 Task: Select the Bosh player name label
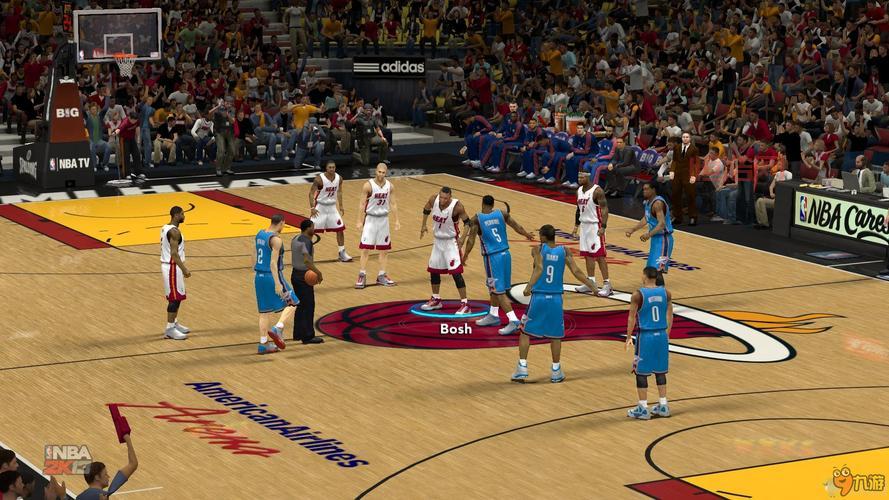point(455,329)
